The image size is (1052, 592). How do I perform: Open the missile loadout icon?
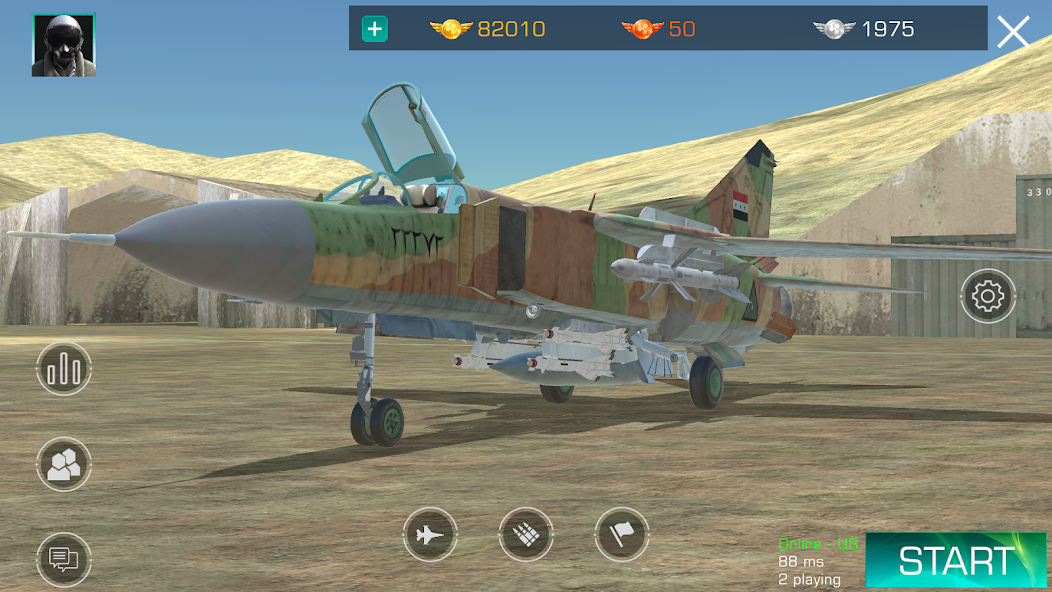coord(526,536)
